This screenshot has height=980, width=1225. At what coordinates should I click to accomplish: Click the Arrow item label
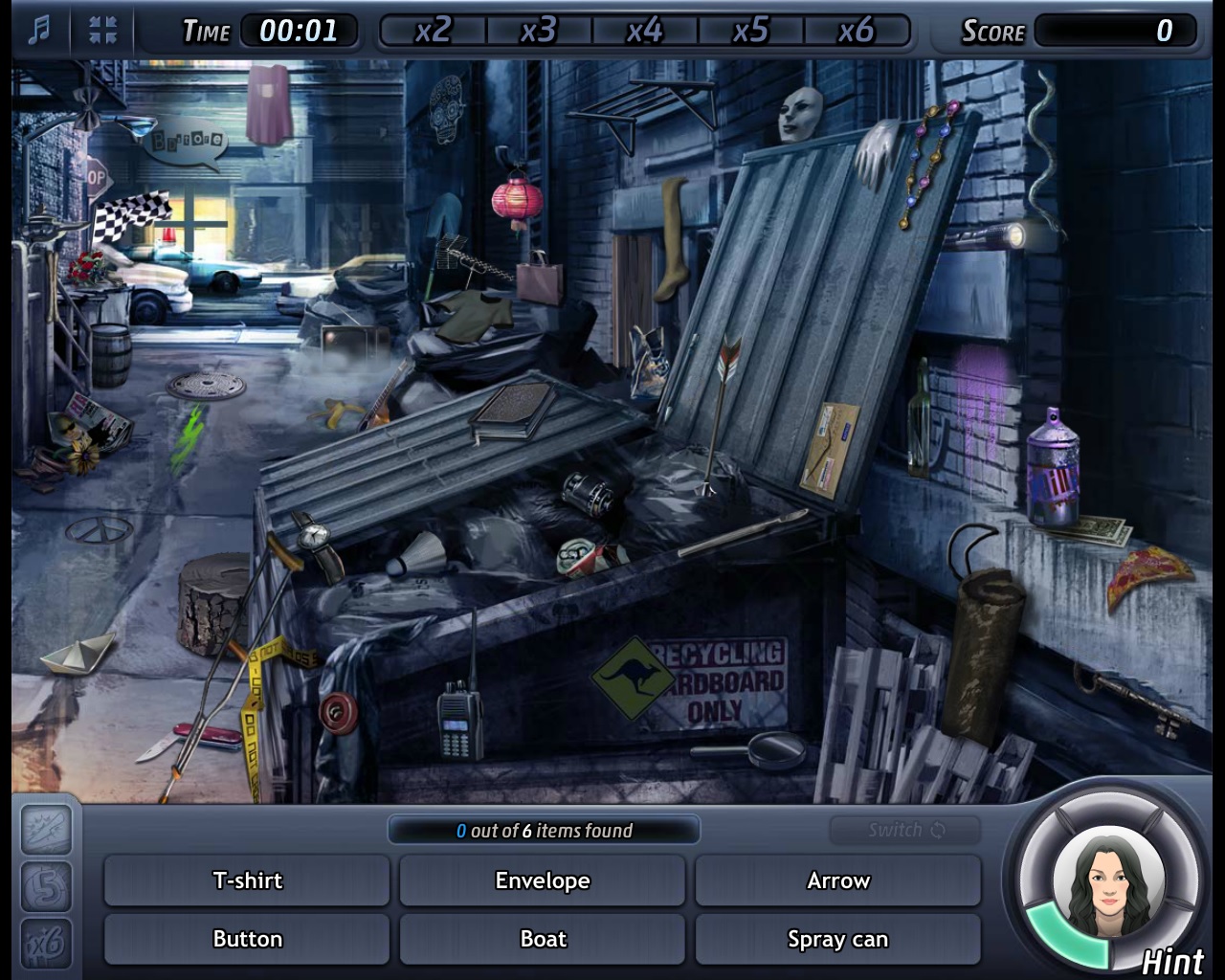(x=838, y=880)
